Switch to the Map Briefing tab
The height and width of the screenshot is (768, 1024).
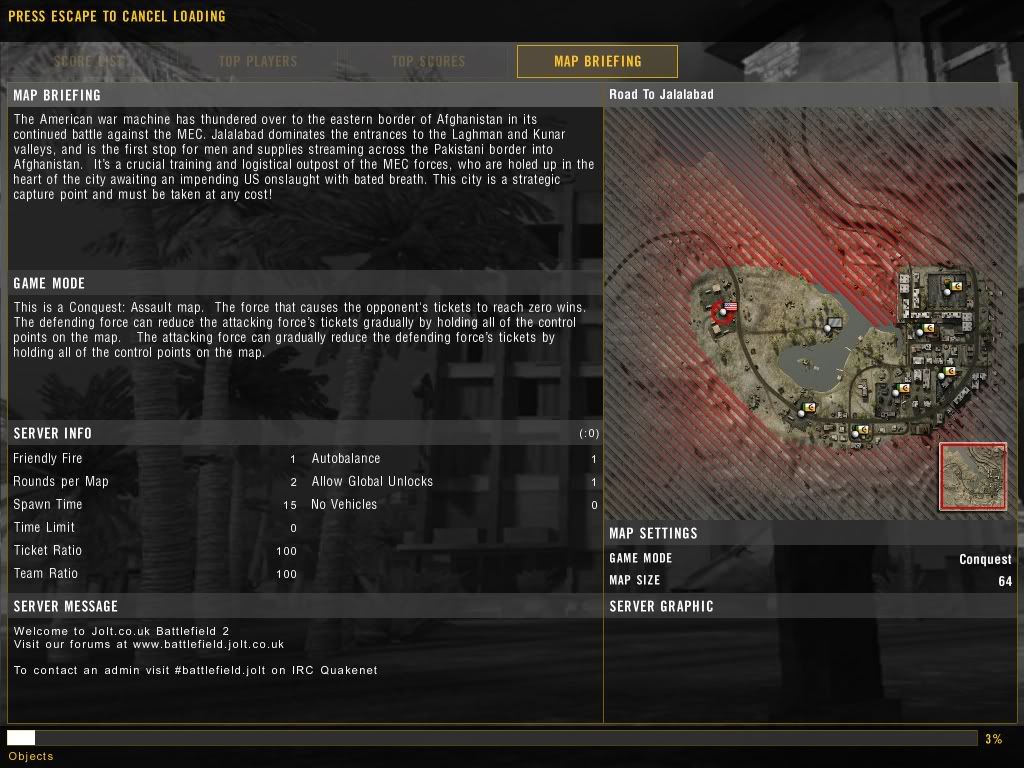(597, 61)
